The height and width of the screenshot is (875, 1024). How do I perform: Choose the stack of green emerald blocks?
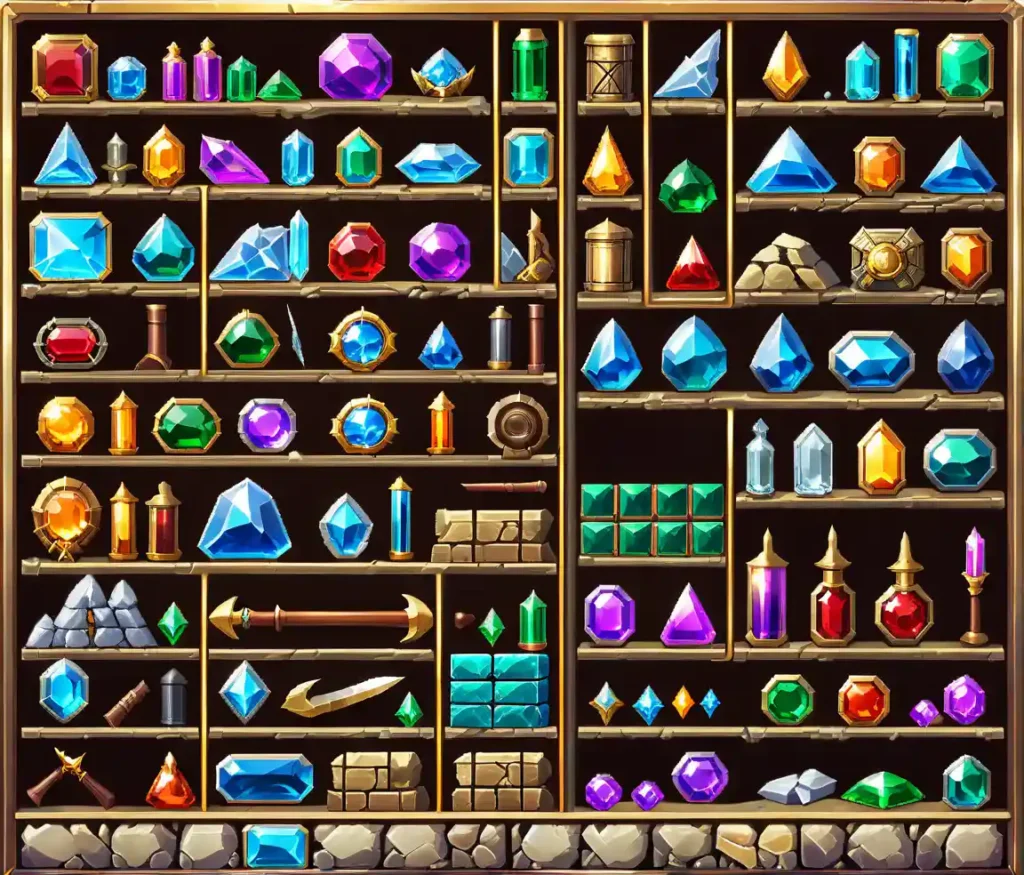click(652, 519)
